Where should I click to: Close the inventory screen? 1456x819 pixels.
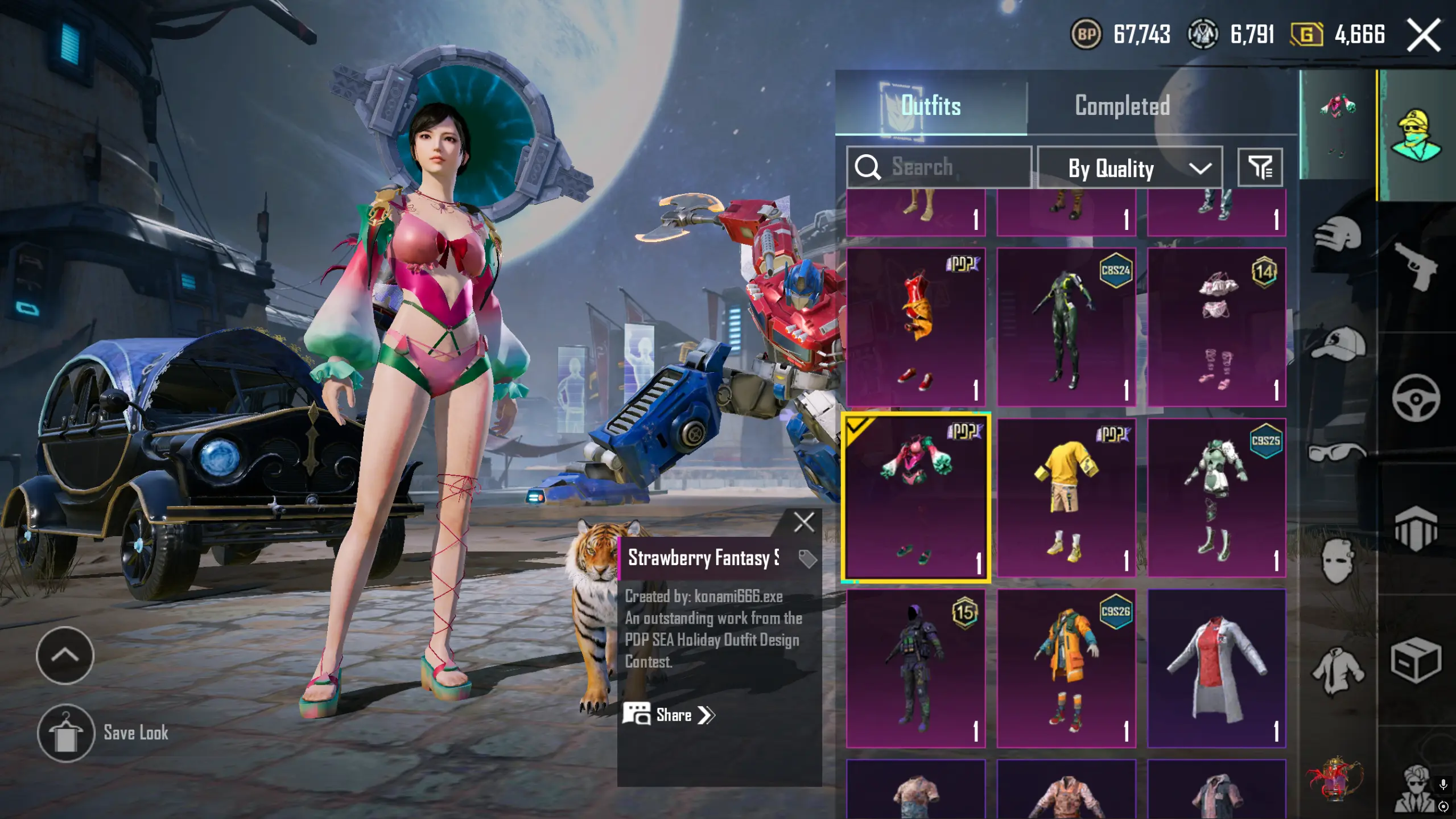click(x=1423, y=35)
